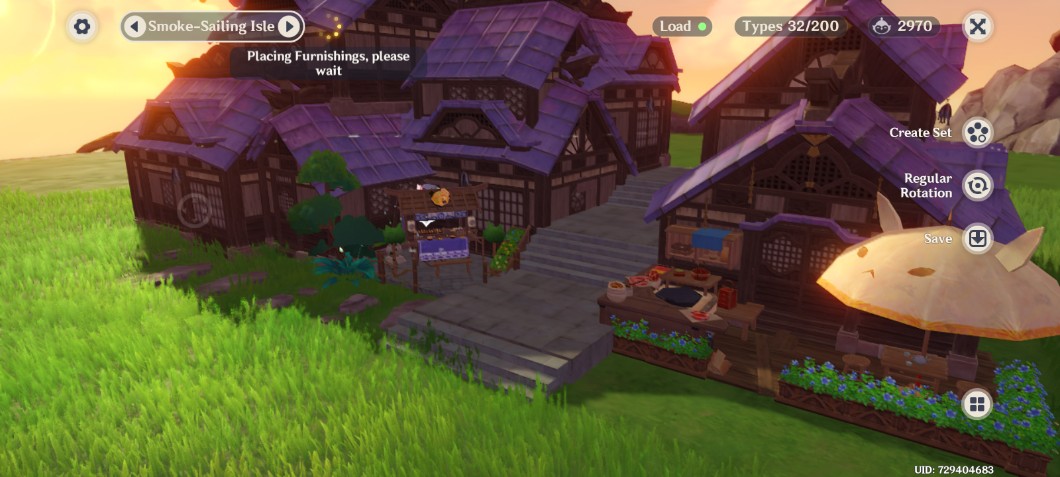
Task: Switch to previous area with left arrow
Action: click(135, 27)
